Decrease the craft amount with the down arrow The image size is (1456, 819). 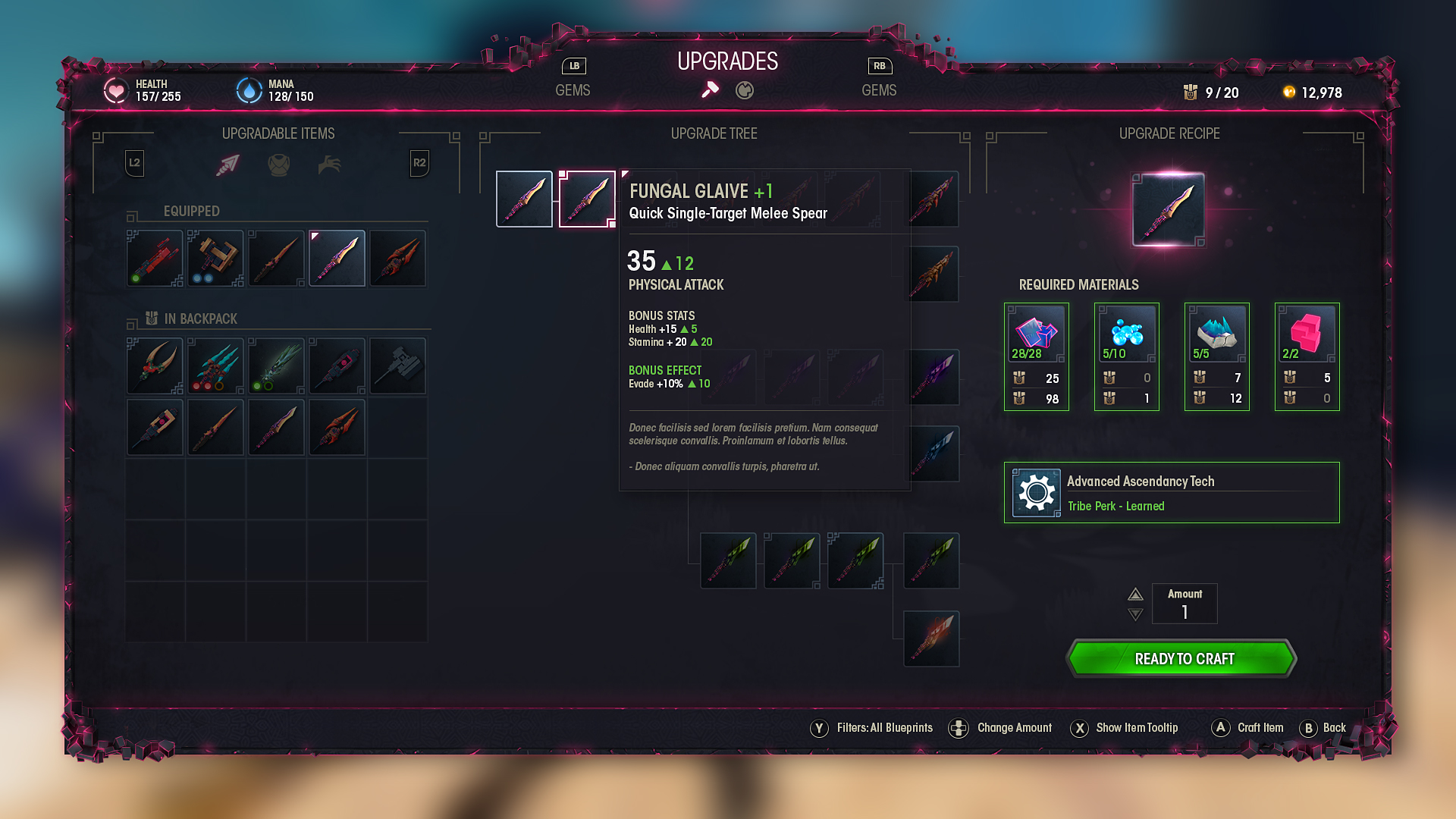click(1135, 614)
